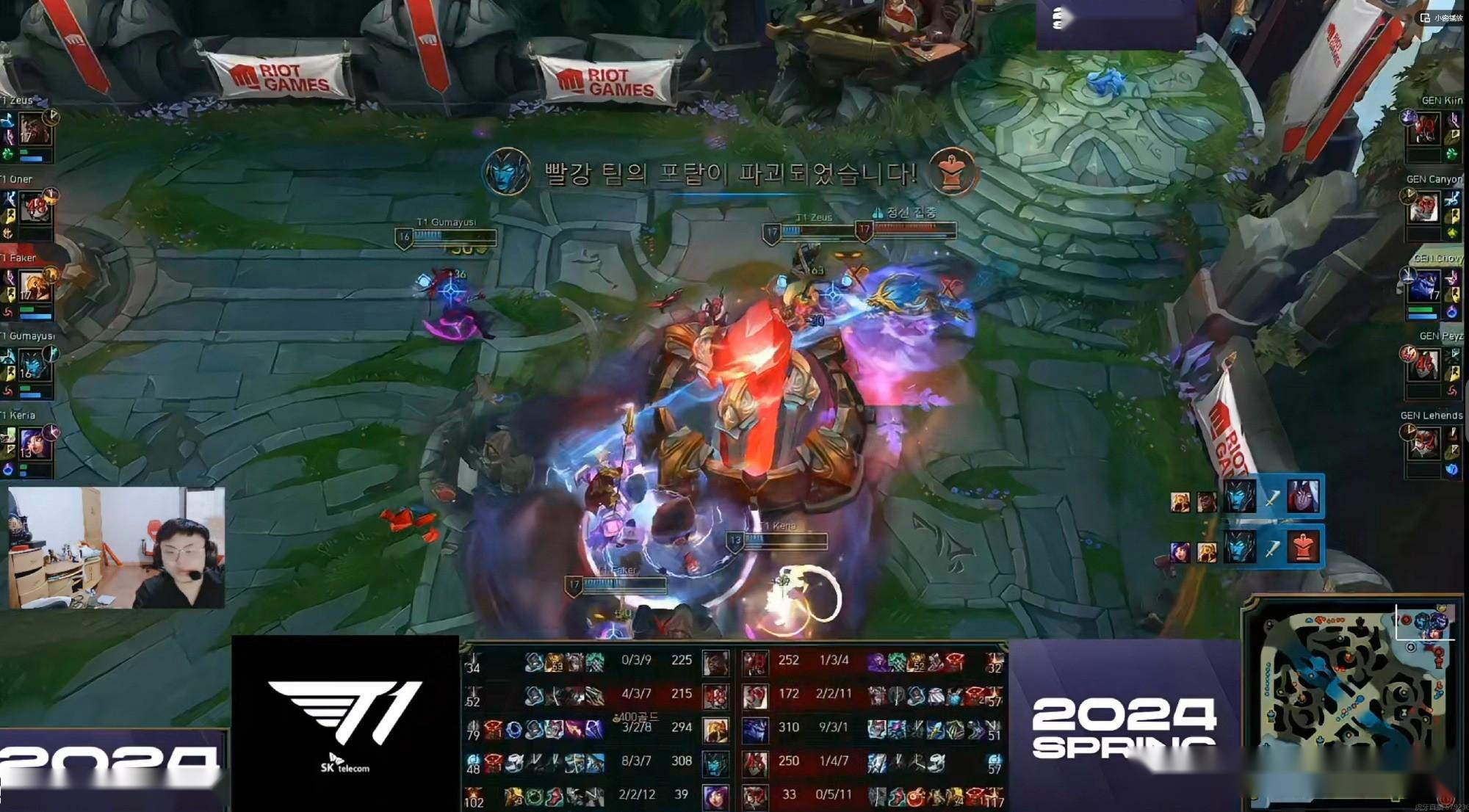Image resolution: width=1469 pixels, height=812 pixels.
Task: Select T1 Keria champion portrait
Action: click(35, 443)
